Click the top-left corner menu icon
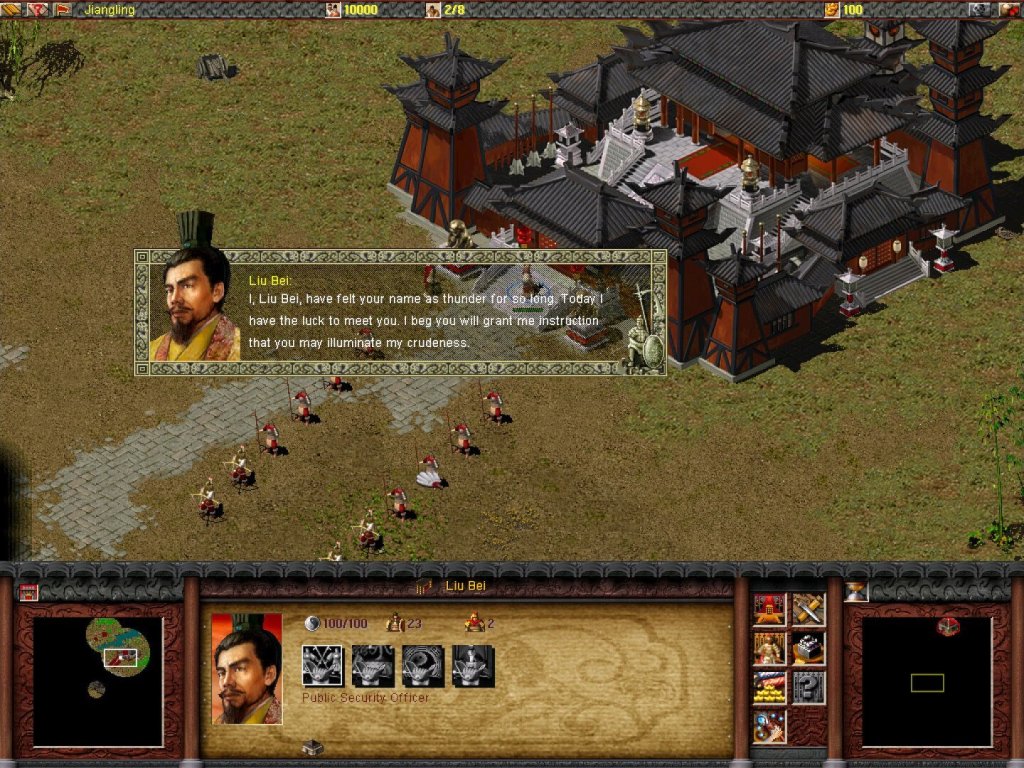This screenshot has width=1024, height=768. (x=11, y=9)
